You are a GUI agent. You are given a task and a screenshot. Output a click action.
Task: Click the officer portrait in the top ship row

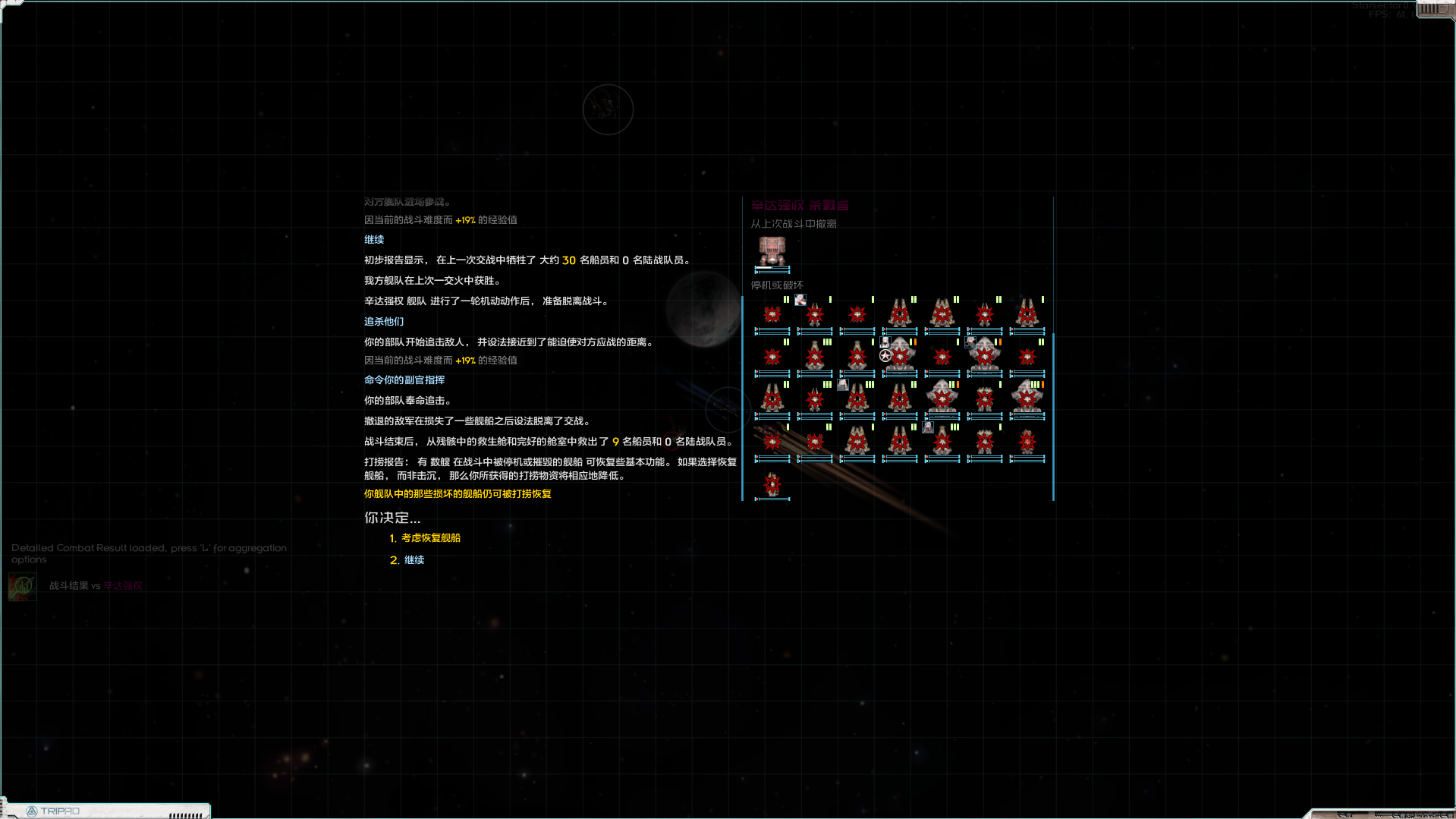tap(800, 300)
